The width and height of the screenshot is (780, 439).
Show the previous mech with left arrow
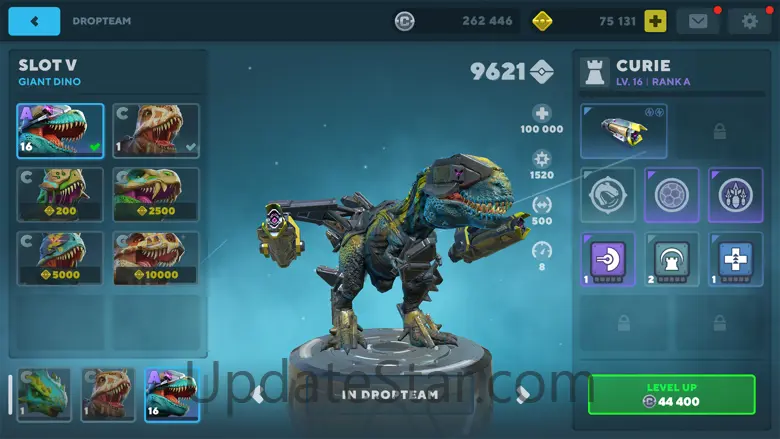coord(258,394)
